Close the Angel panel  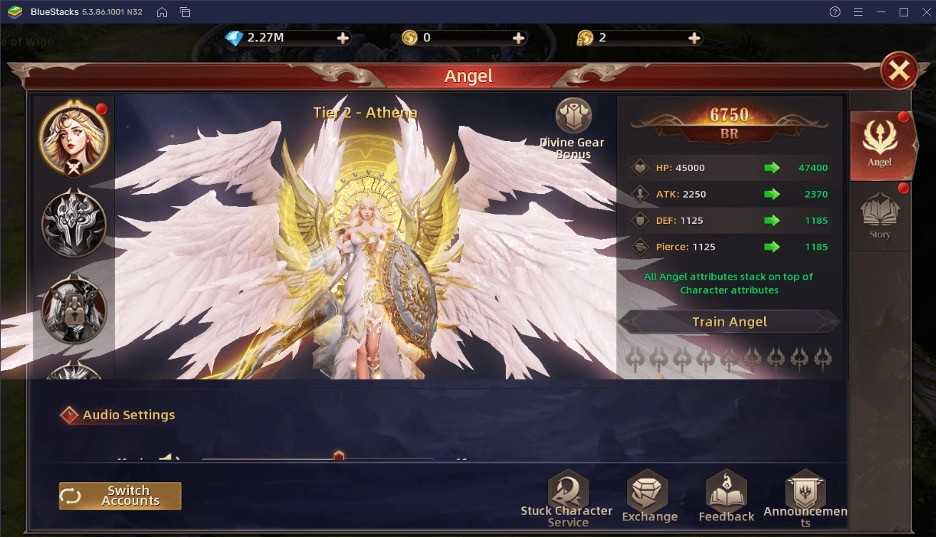point(899,71)
